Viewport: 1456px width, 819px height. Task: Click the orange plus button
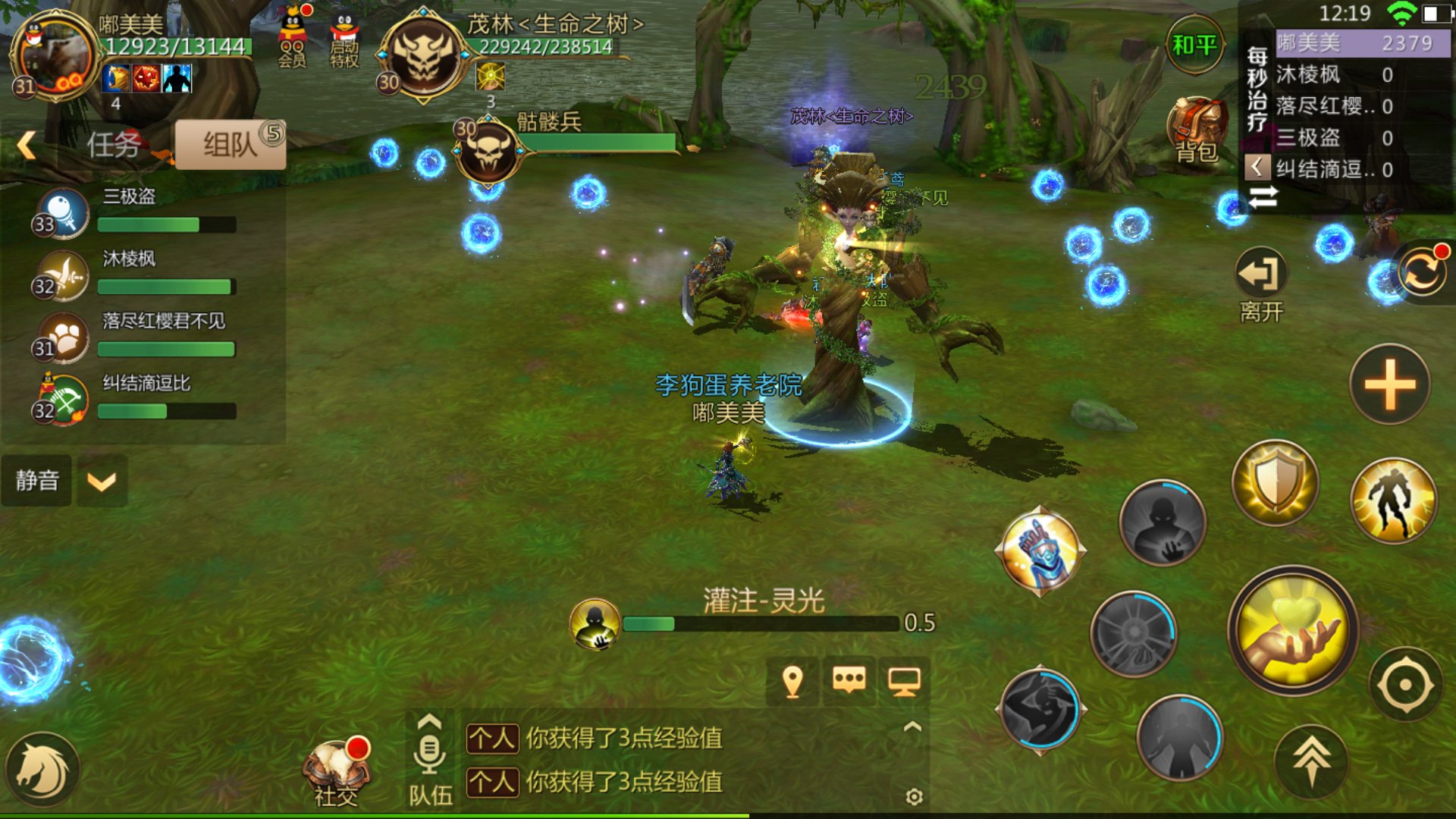1389,385
